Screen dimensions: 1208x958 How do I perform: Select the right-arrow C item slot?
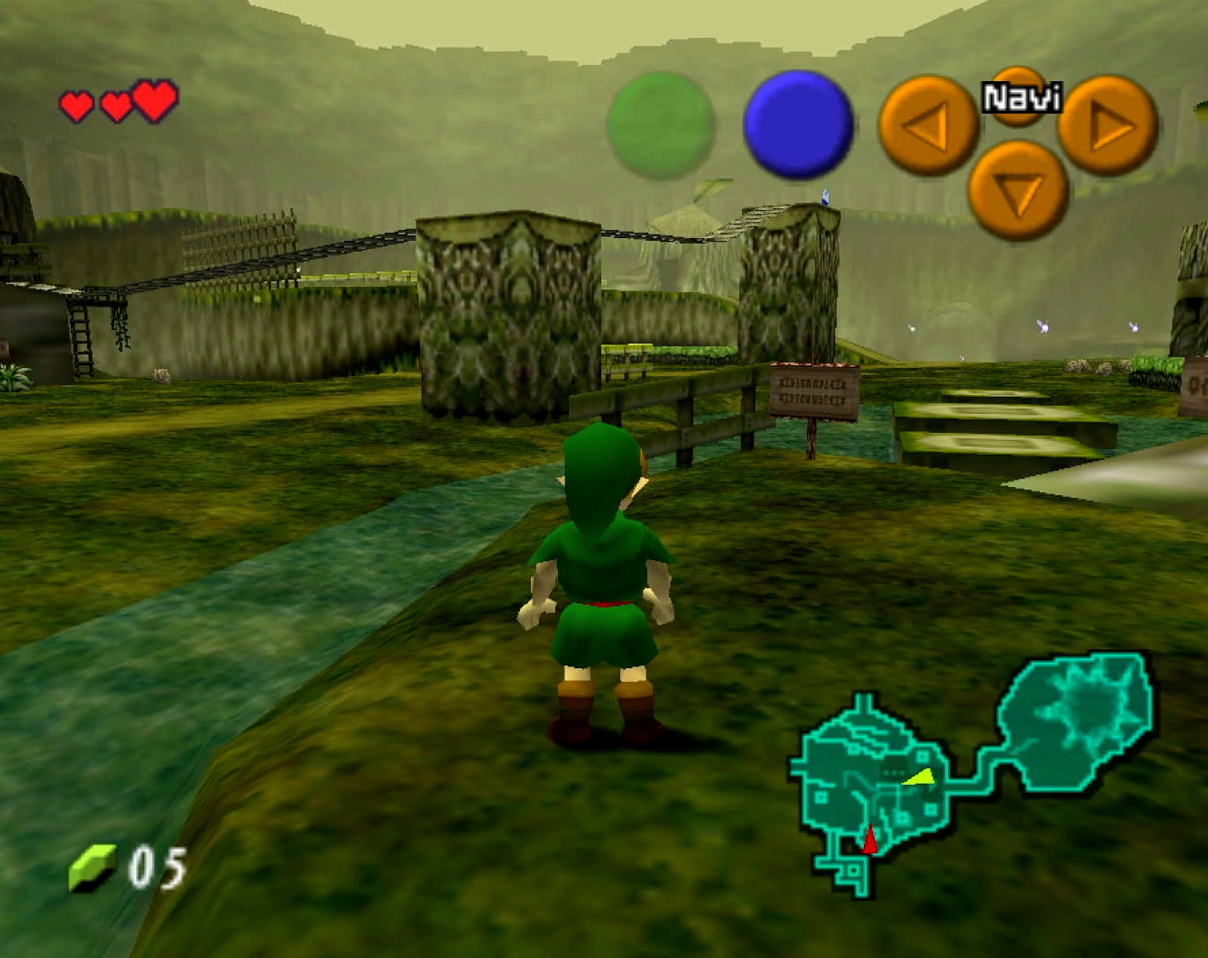tap(1107, 125)
